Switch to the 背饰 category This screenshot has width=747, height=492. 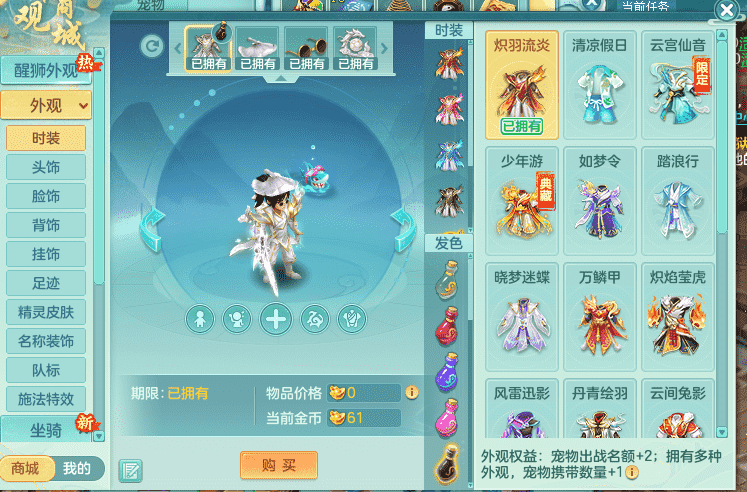tap(46, 225)
